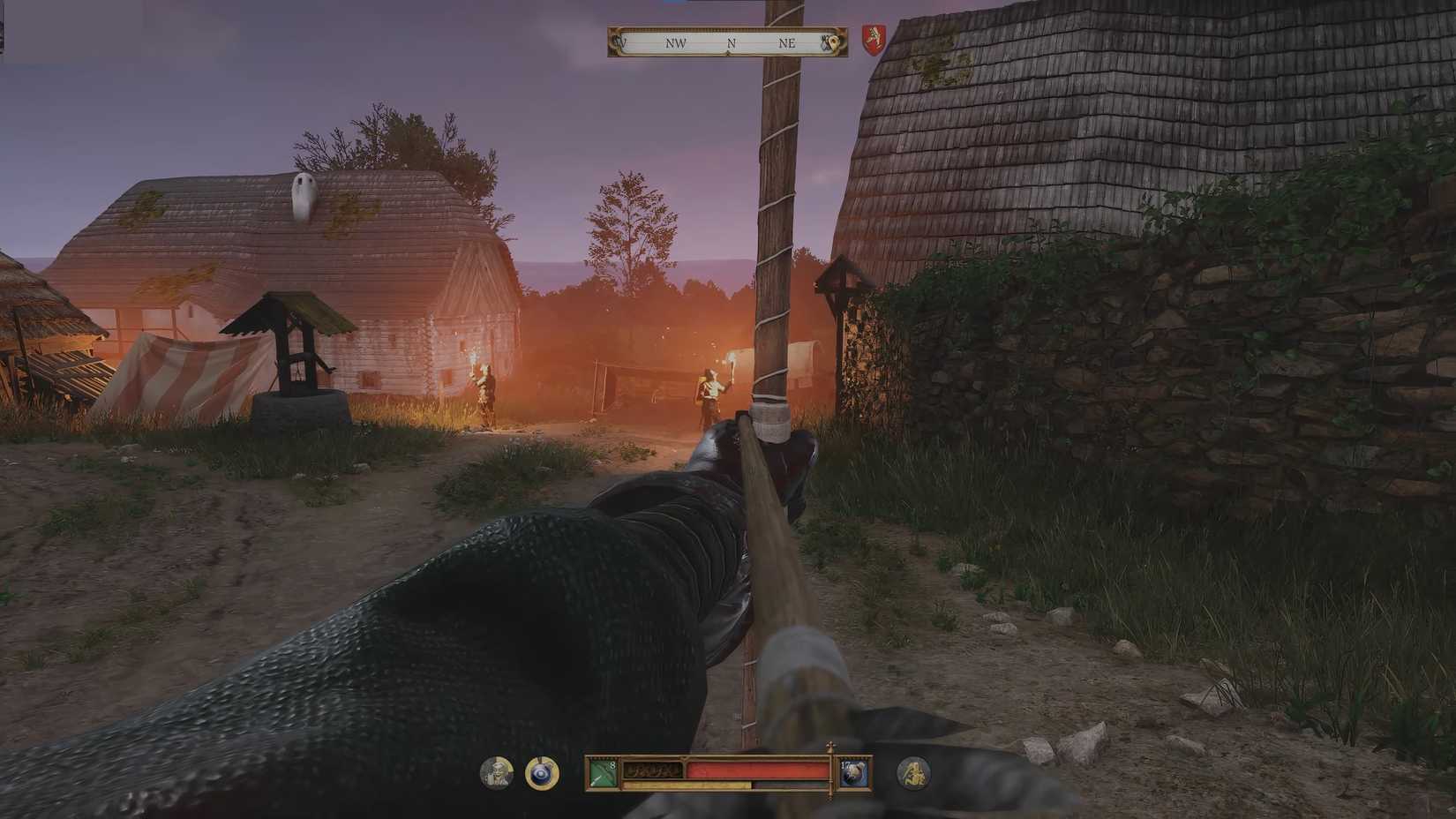The height and width of the screenshot is (819, 1456).
Task: Click the NE label on the compass
Action: 788,43
